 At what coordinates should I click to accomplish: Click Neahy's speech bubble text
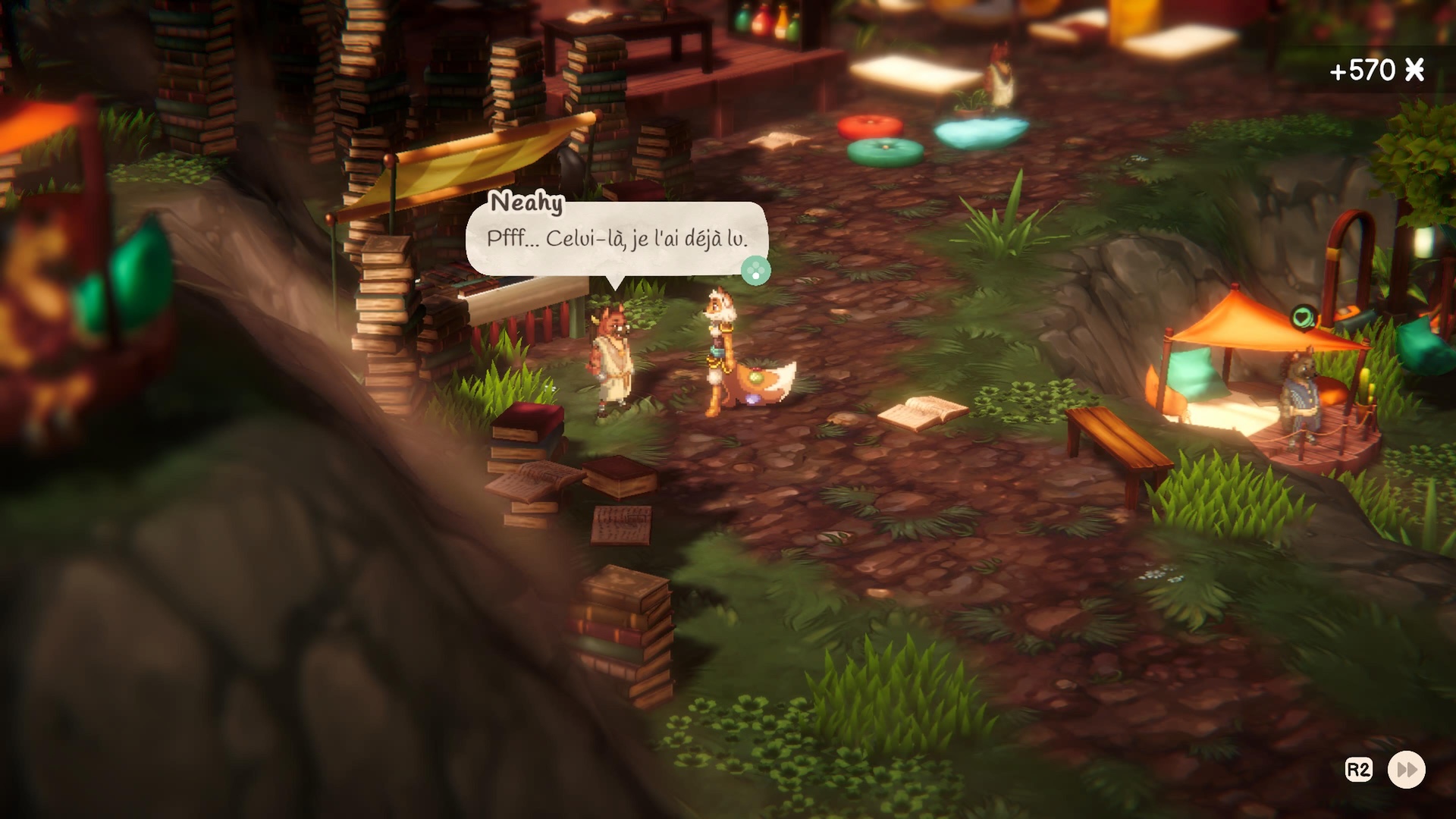tap(617, 239)
